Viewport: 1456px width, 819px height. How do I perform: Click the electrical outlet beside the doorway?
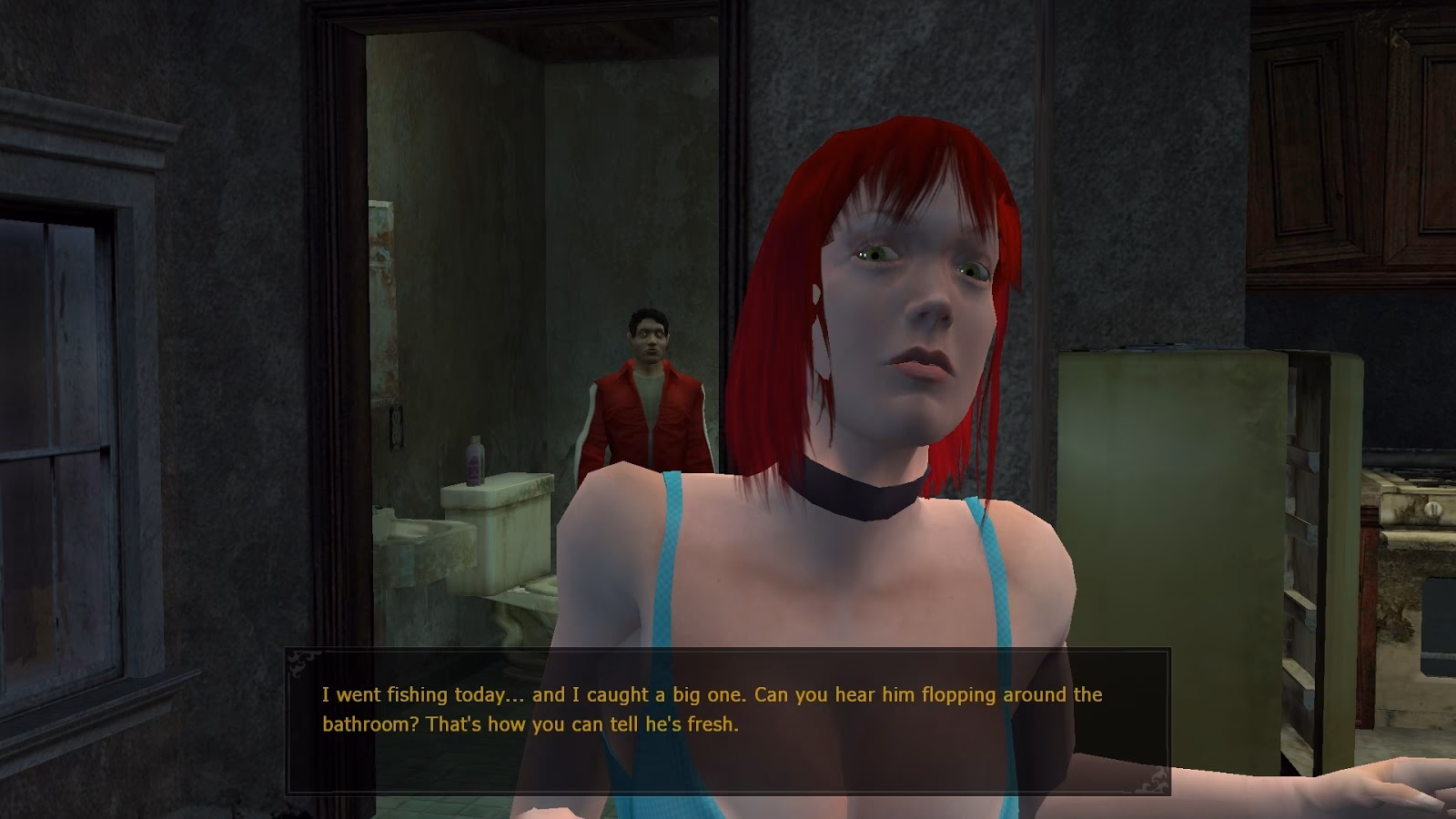(x=396, y=428)
